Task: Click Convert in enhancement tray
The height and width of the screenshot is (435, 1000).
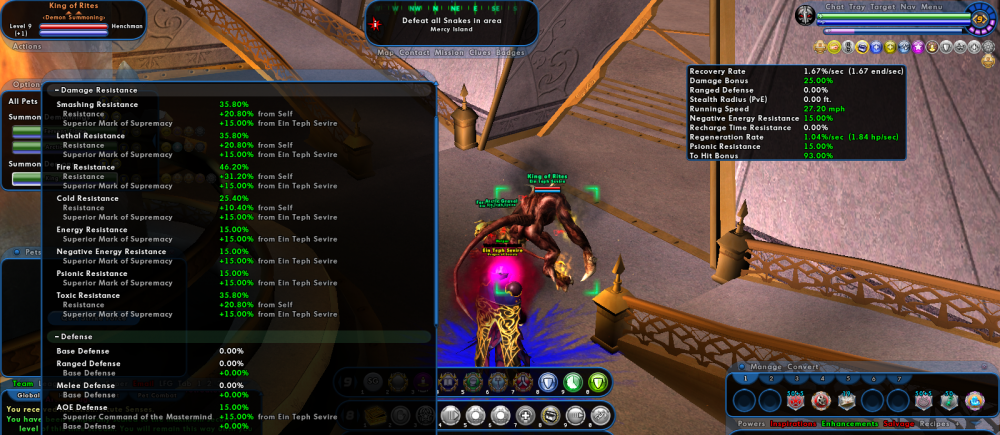Action: pos(803,367)
